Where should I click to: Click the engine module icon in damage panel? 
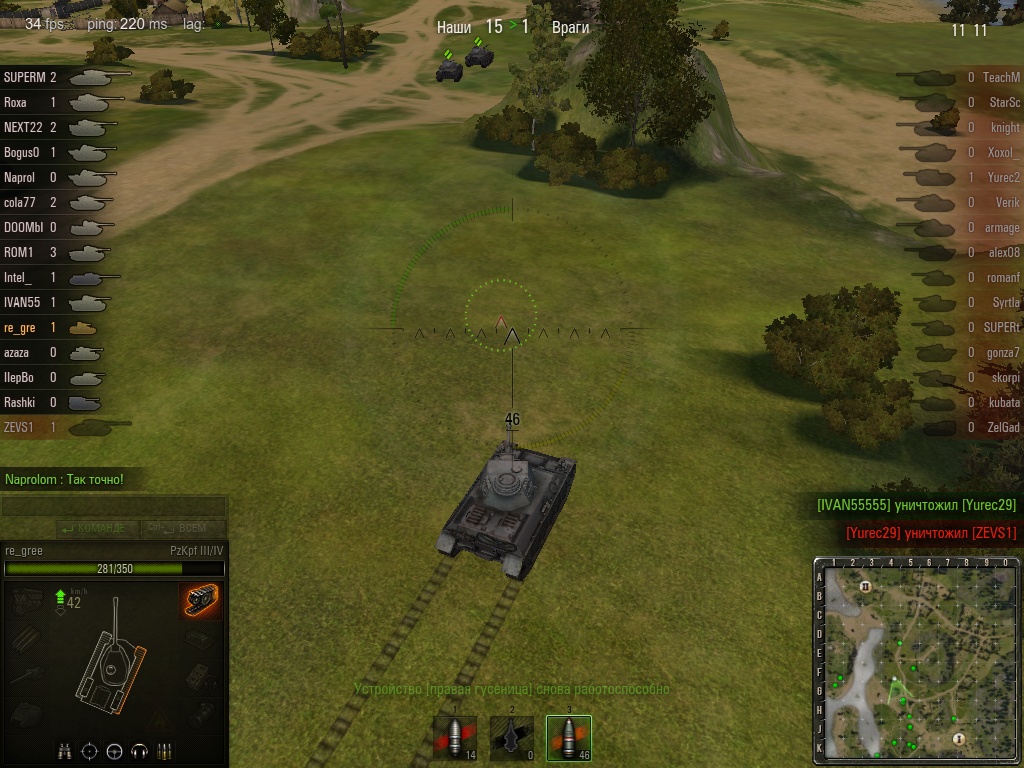(x=28, y=600)
